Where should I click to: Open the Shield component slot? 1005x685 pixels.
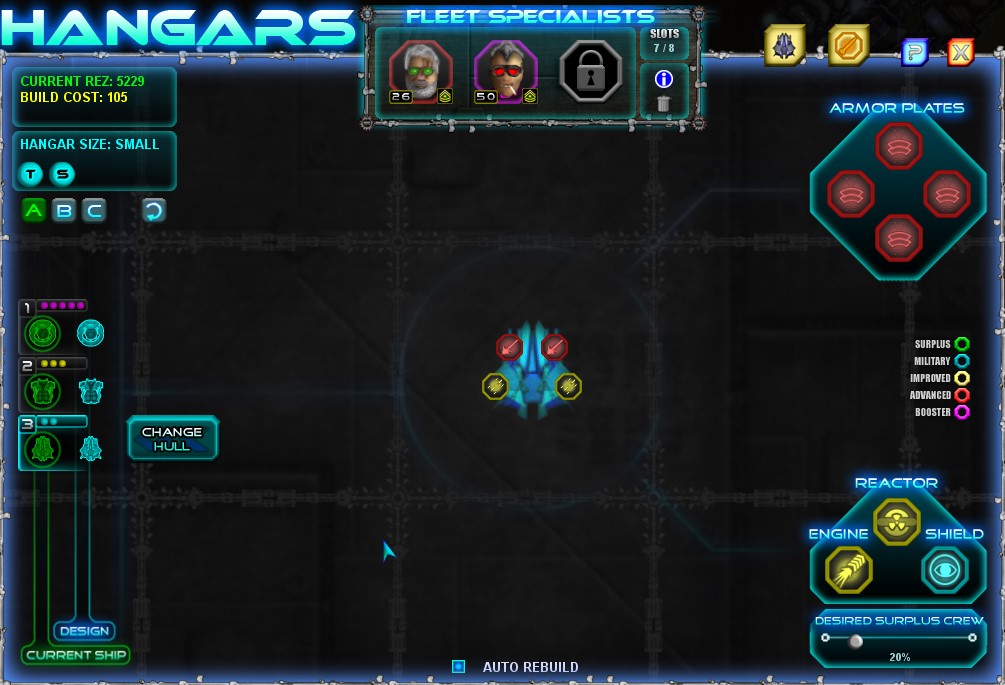945,570
